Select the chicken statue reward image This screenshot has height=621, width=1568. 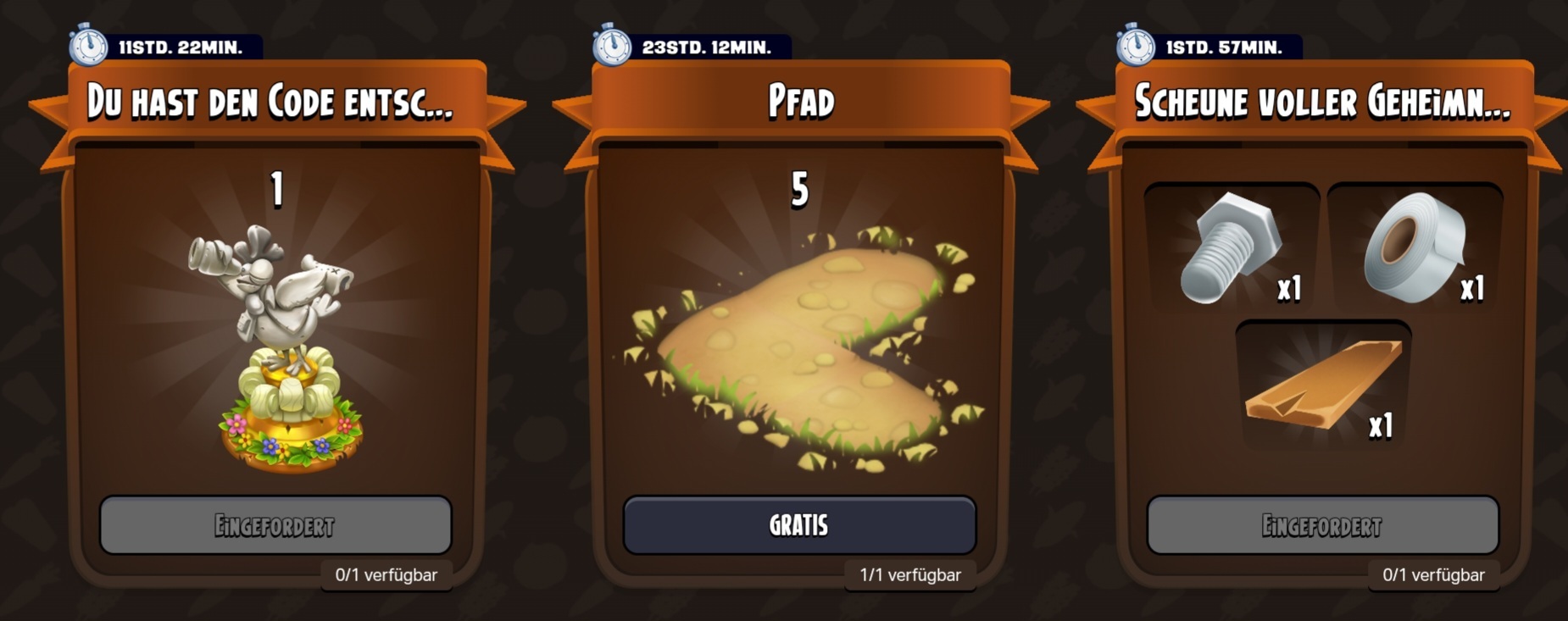[280, 347]
